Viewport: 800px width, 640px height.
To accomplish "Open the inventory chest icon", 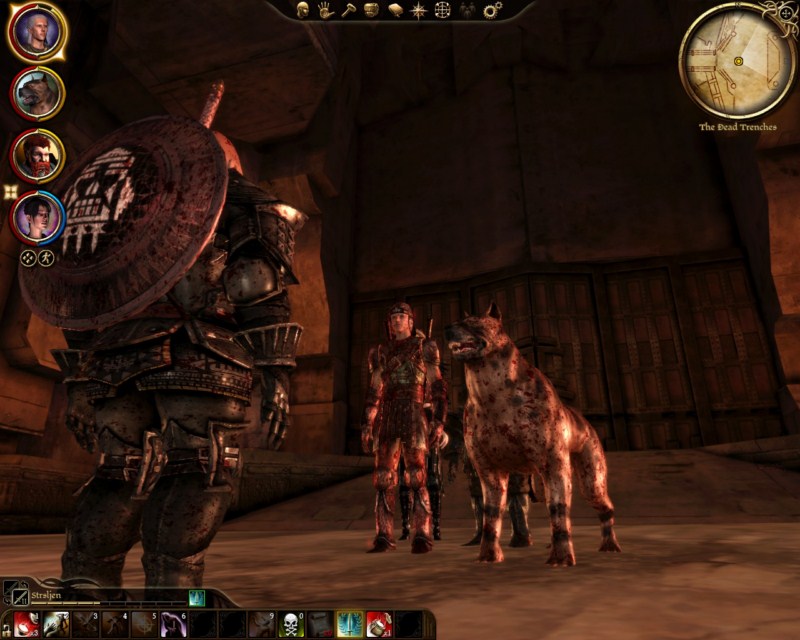I will click(371, 10).
